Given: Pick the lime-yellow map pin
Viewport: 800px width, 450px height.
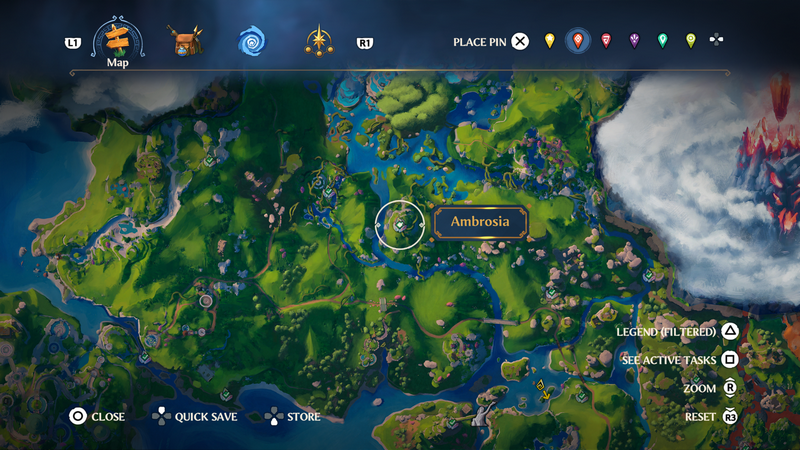Looking at the screenshot, I should (690, 41).
